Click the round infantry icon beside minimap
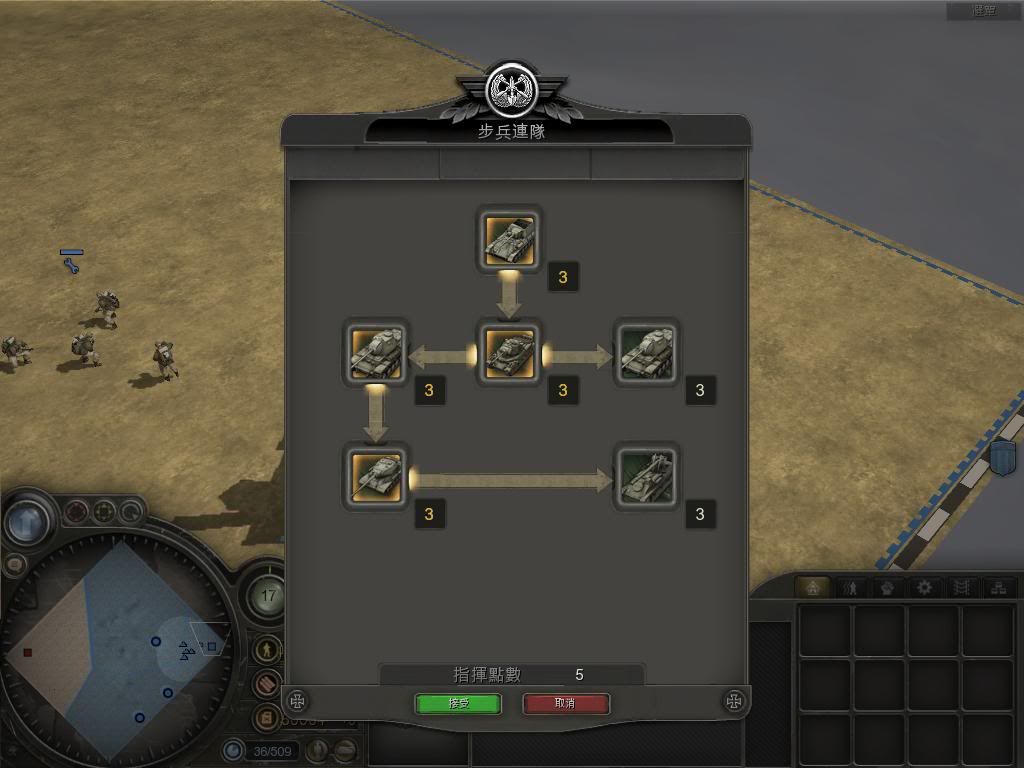Image resolution: width=1024 pixels, height=768 pixels. [x=266, y=649]
